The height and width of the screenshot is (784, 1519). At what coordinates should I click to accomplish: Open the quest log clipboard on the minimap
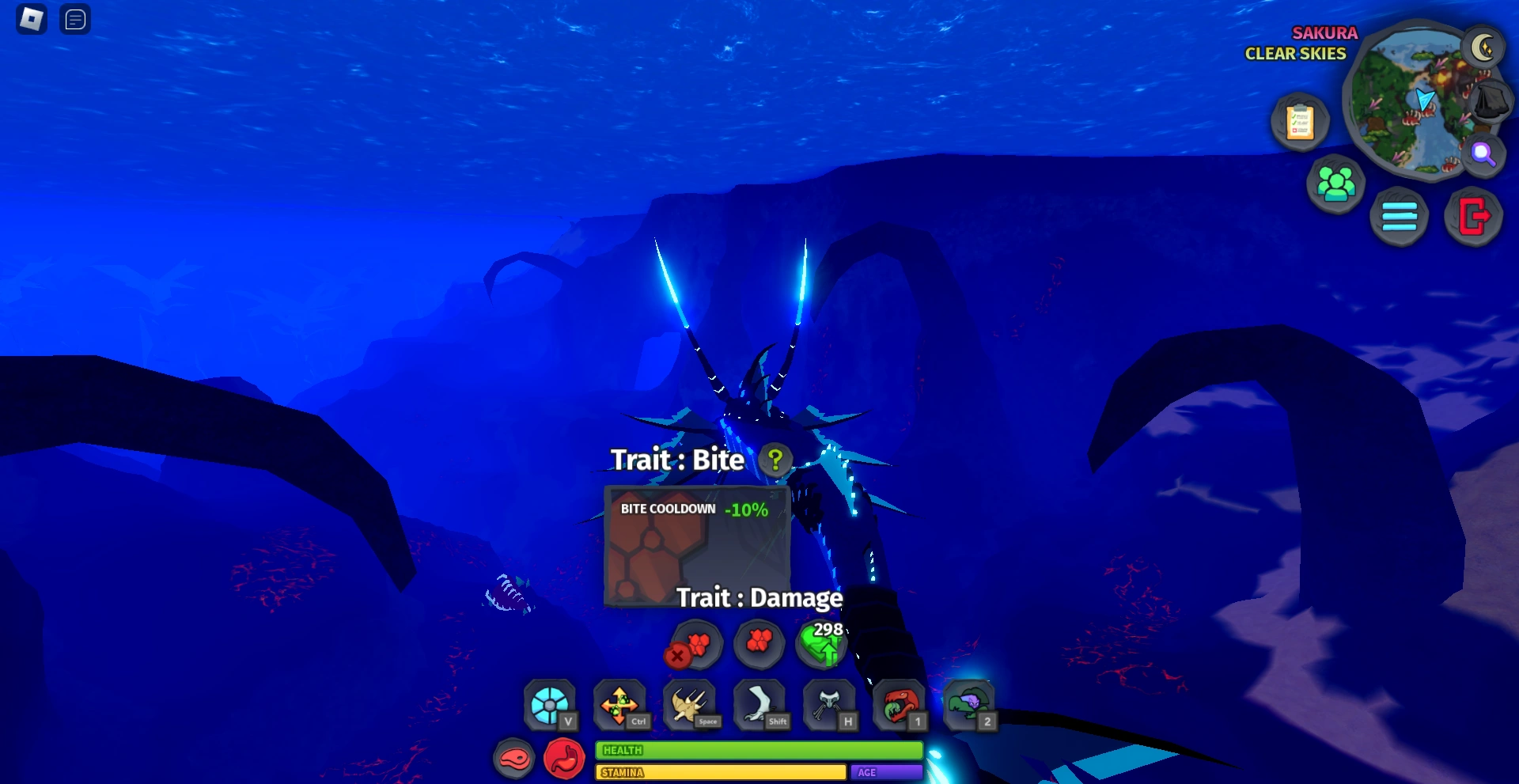pyautogui.click(x=1300, y=122)
